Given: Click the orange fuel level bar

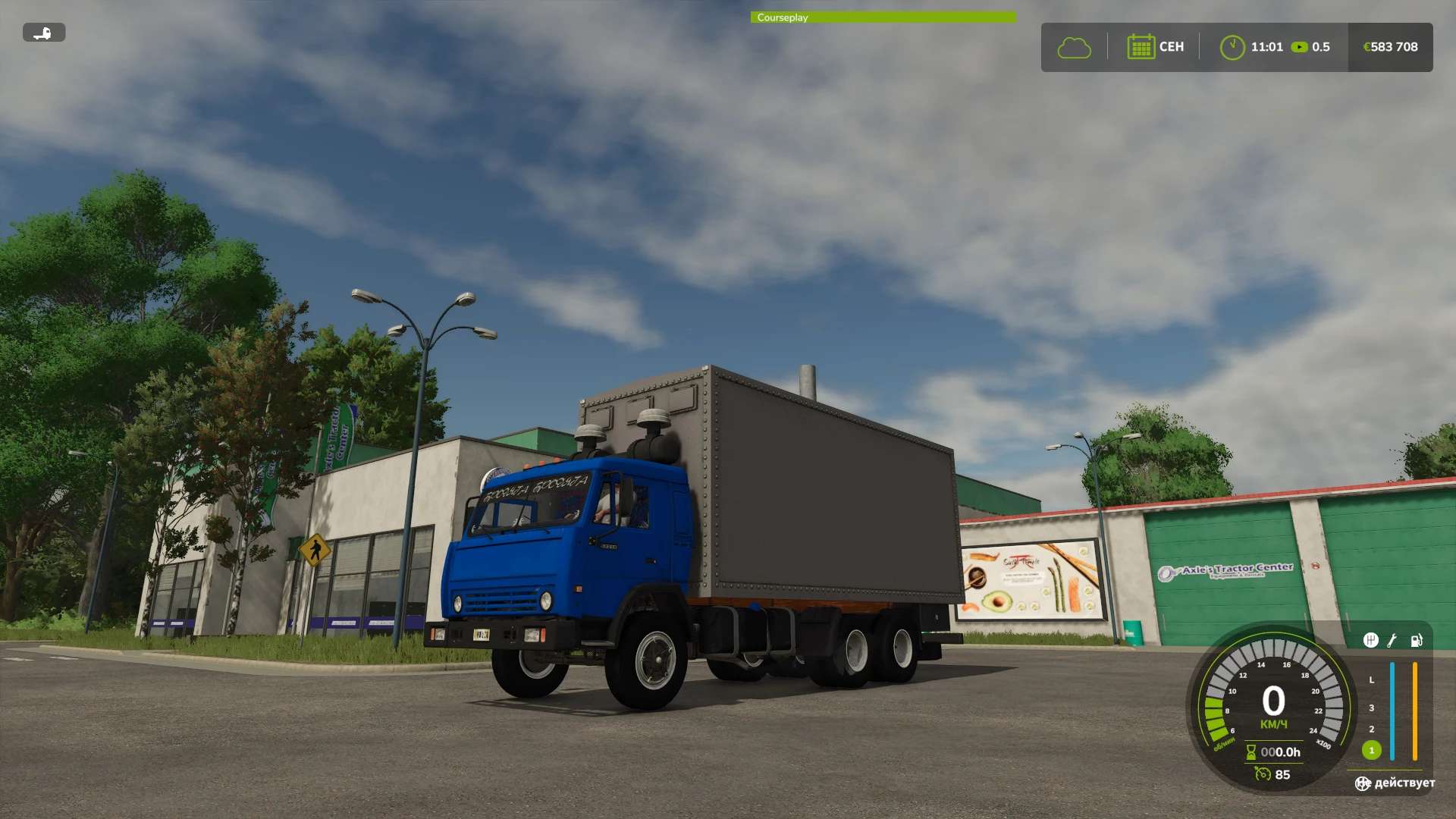Looking at the screenshot, I should pos(1415,710).
